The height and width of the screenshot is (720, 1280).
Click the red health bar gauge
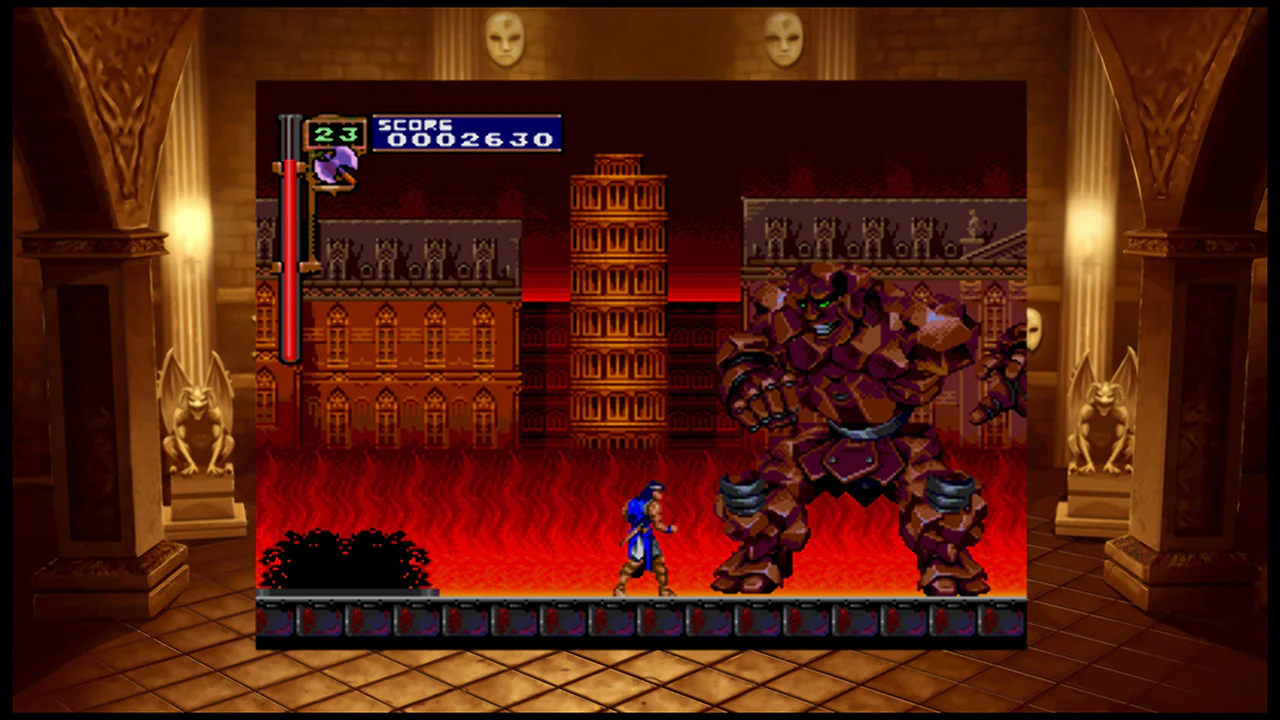click(289, 260)
